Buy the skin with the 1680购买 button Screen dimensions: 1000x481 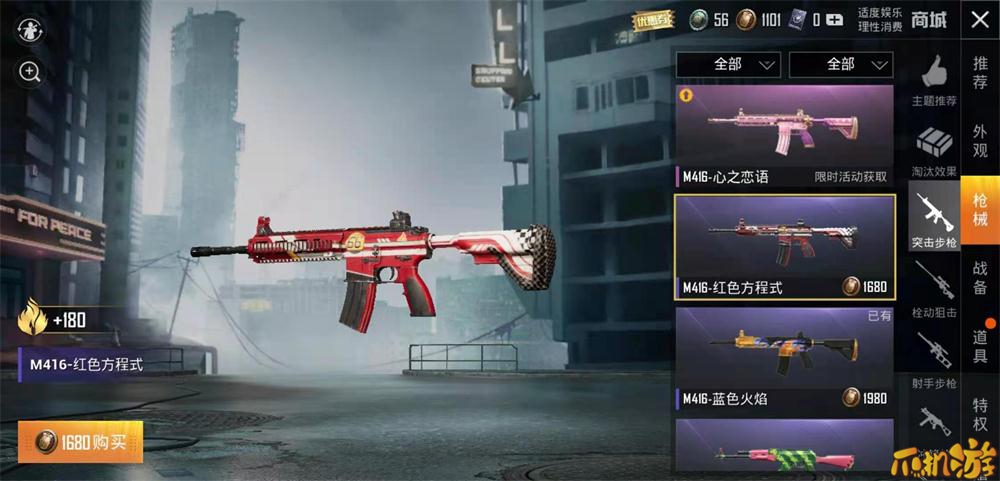click(80, 442)
